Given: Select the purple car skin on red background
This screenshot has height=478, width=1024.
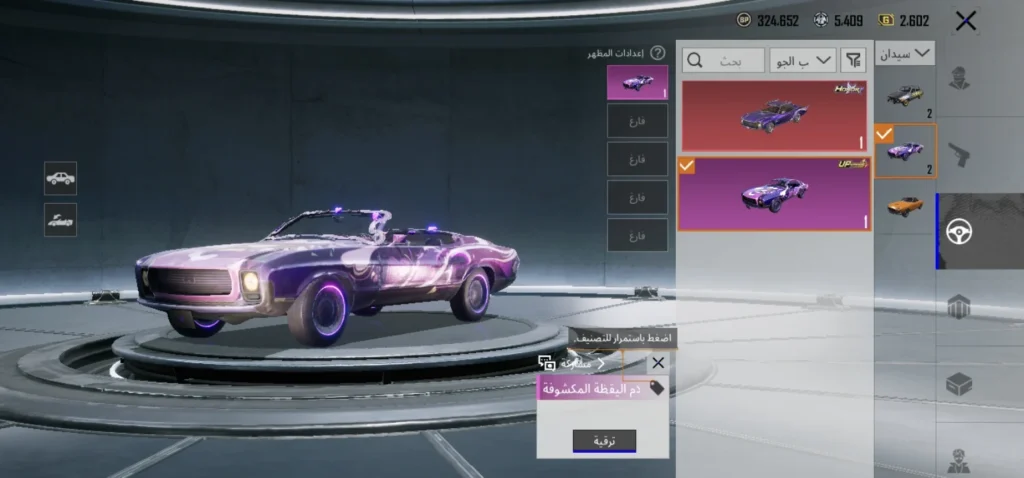Looking at the screenshot, I should (x=774, y=116).
